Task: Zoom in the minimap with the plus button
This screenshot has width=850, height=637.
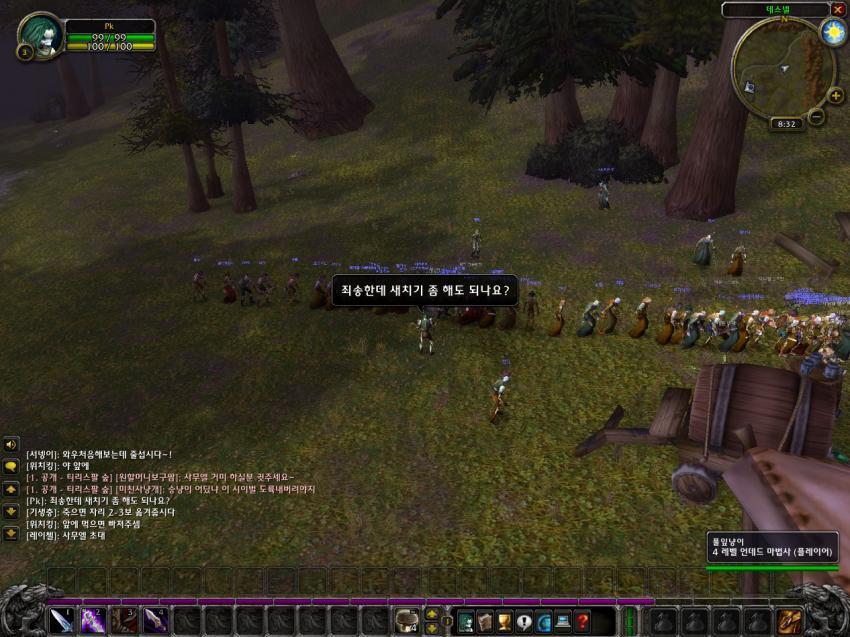Action: pyautogui.click(x=835, y=96)
